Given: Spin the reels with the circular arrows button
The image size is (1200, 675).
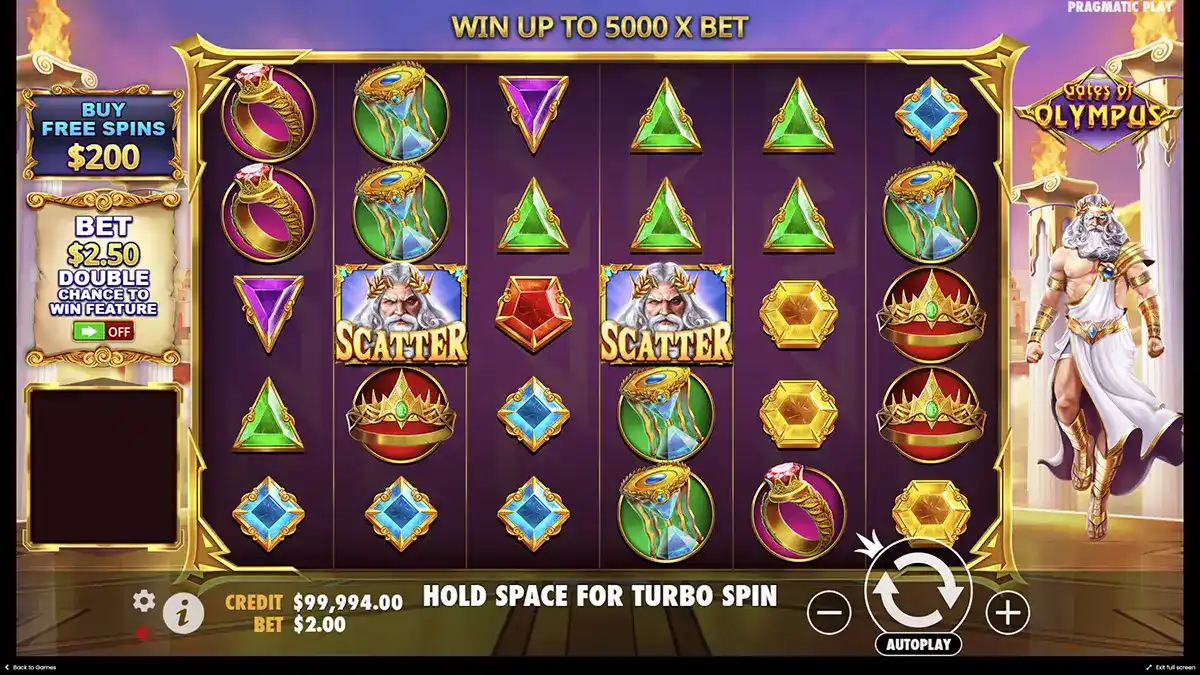Looking at the screenshot, I should 917,590.
